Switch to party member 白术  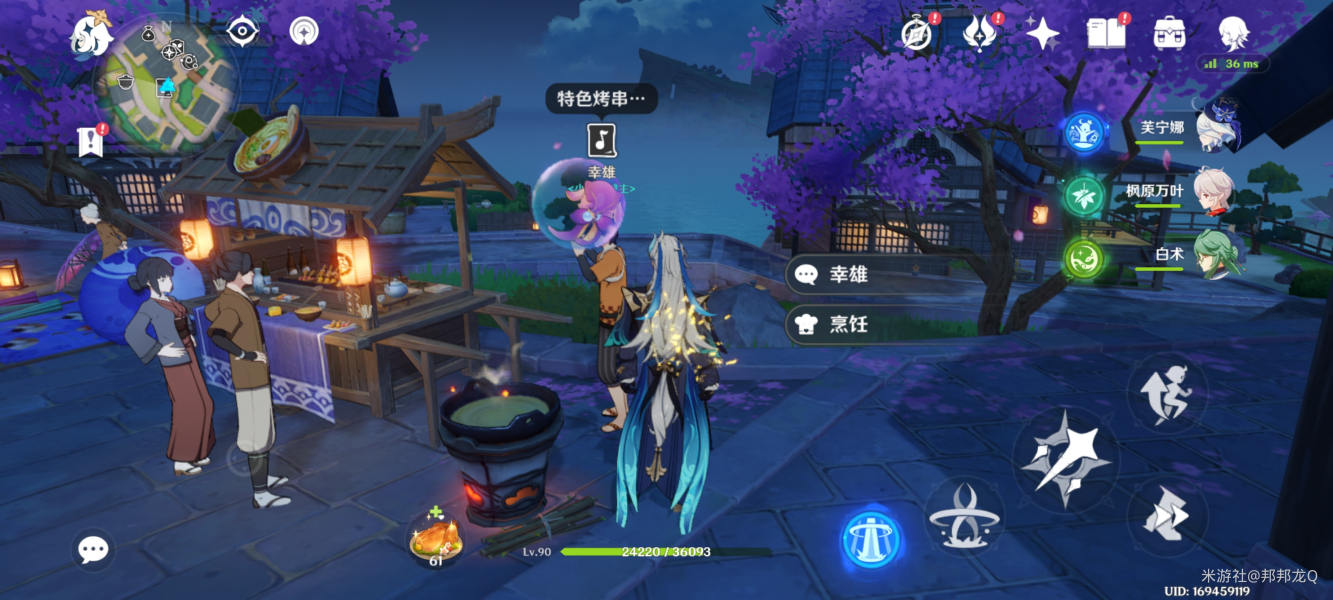coord(1217,254)
